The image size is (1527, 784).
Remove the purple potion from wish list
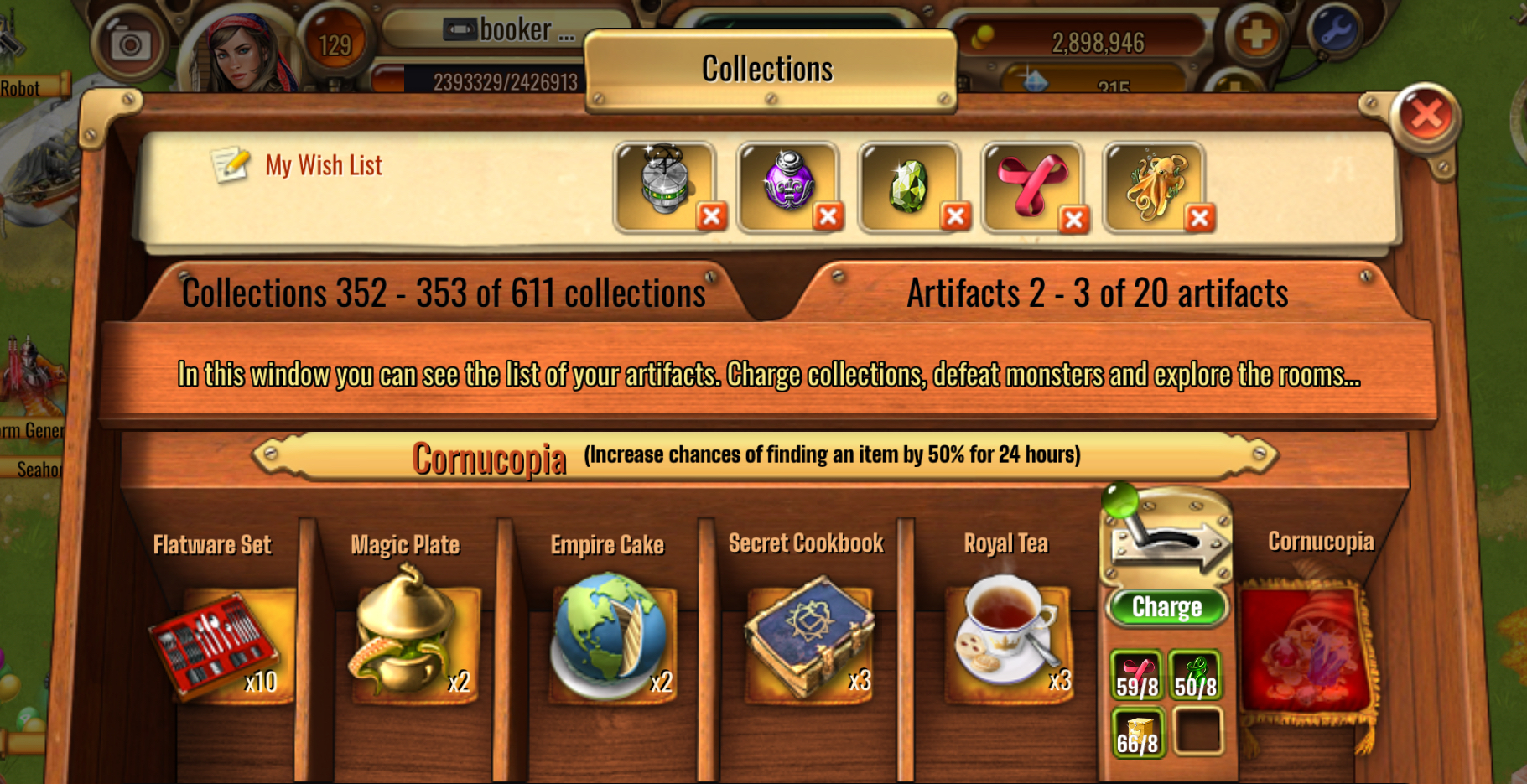828,217
